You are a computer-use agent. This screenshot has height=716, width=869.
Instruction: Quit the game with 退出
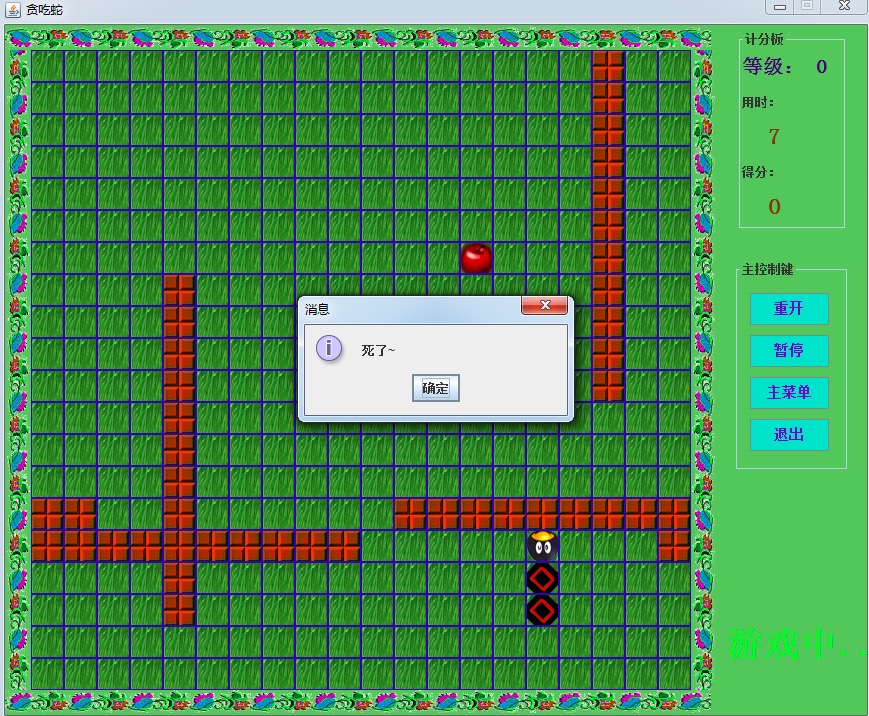click(789, 435)
